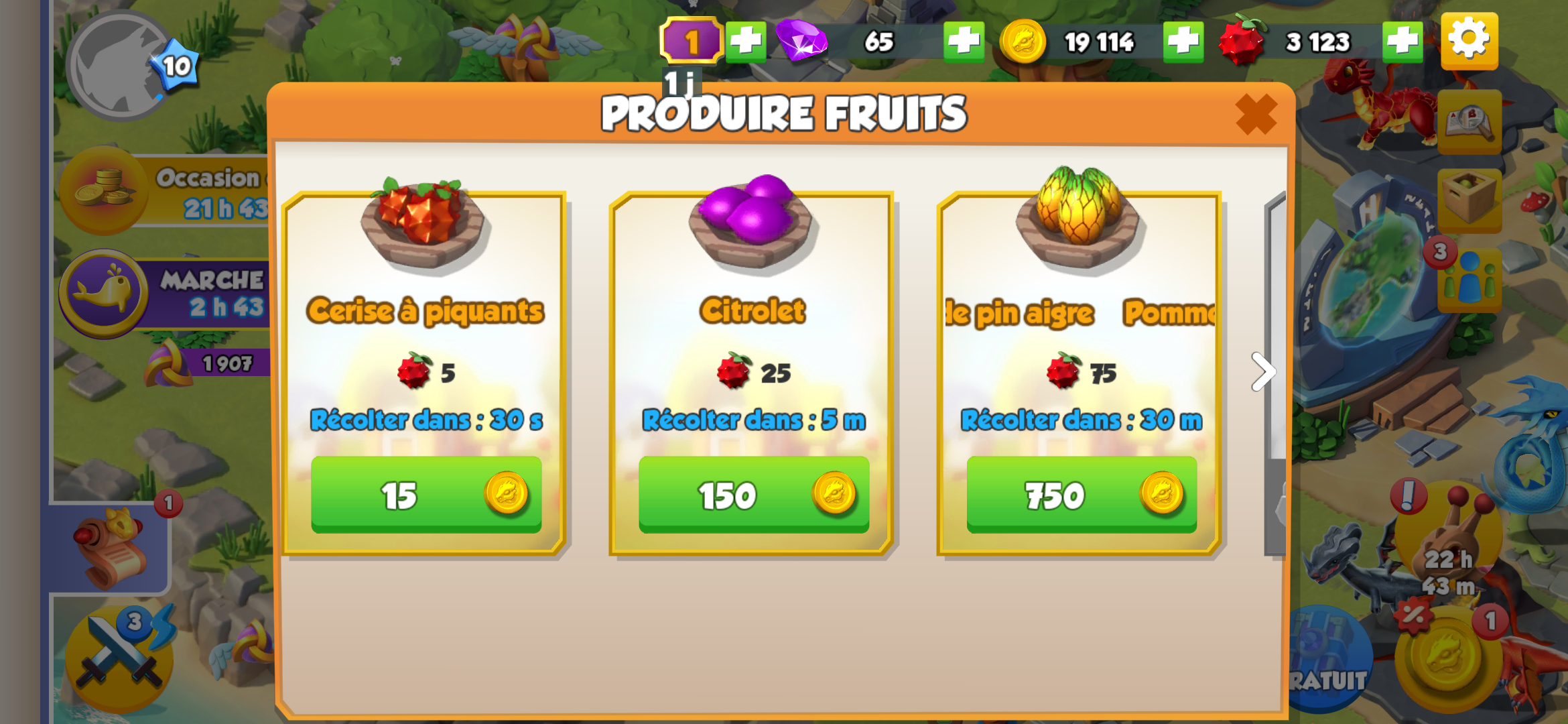Open the Marché whale market

point(104,292)
